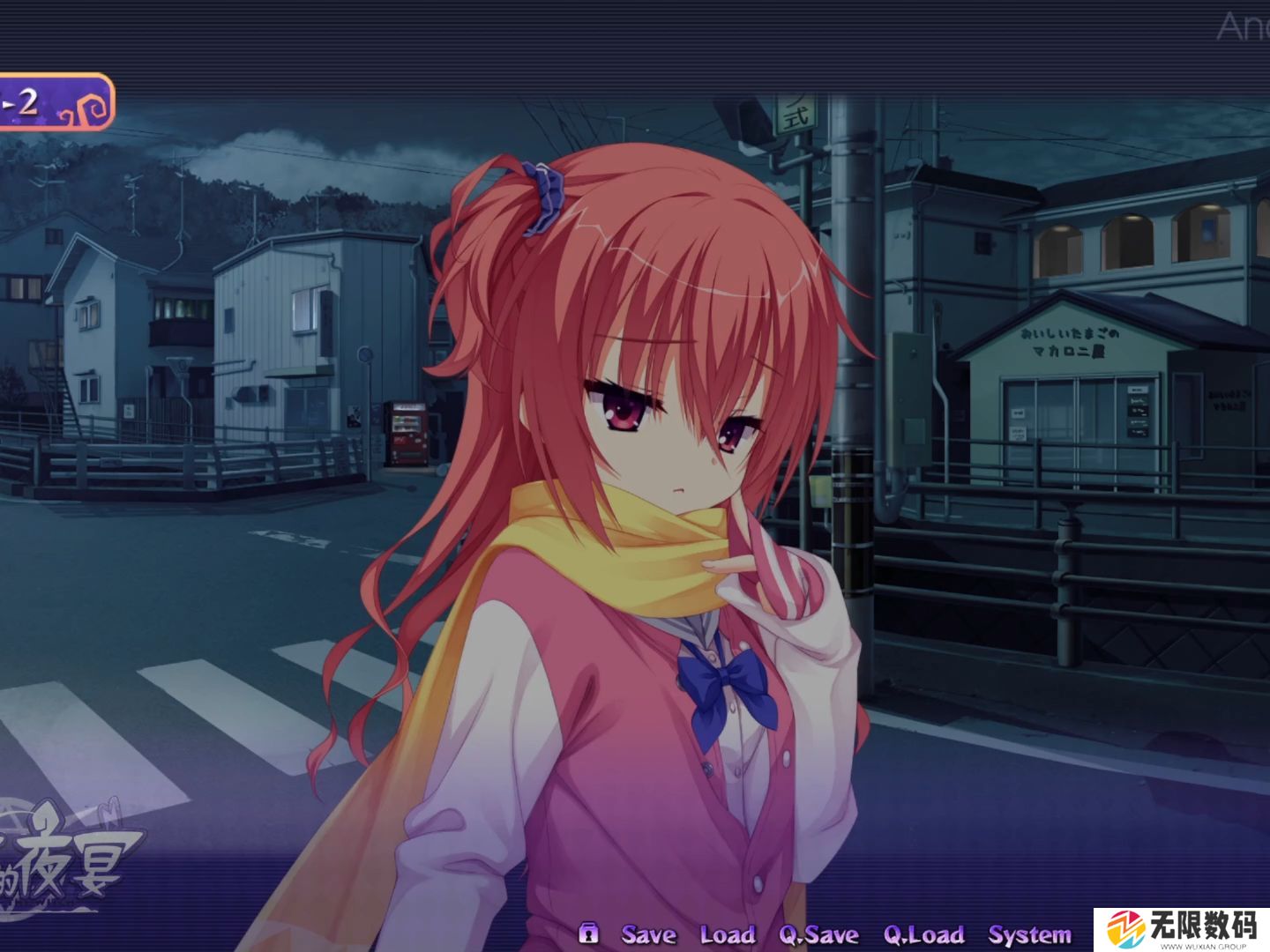The width and height of the screenshot is (1270, 952).
Task: Open the Save screen
Action: point(649,934)
